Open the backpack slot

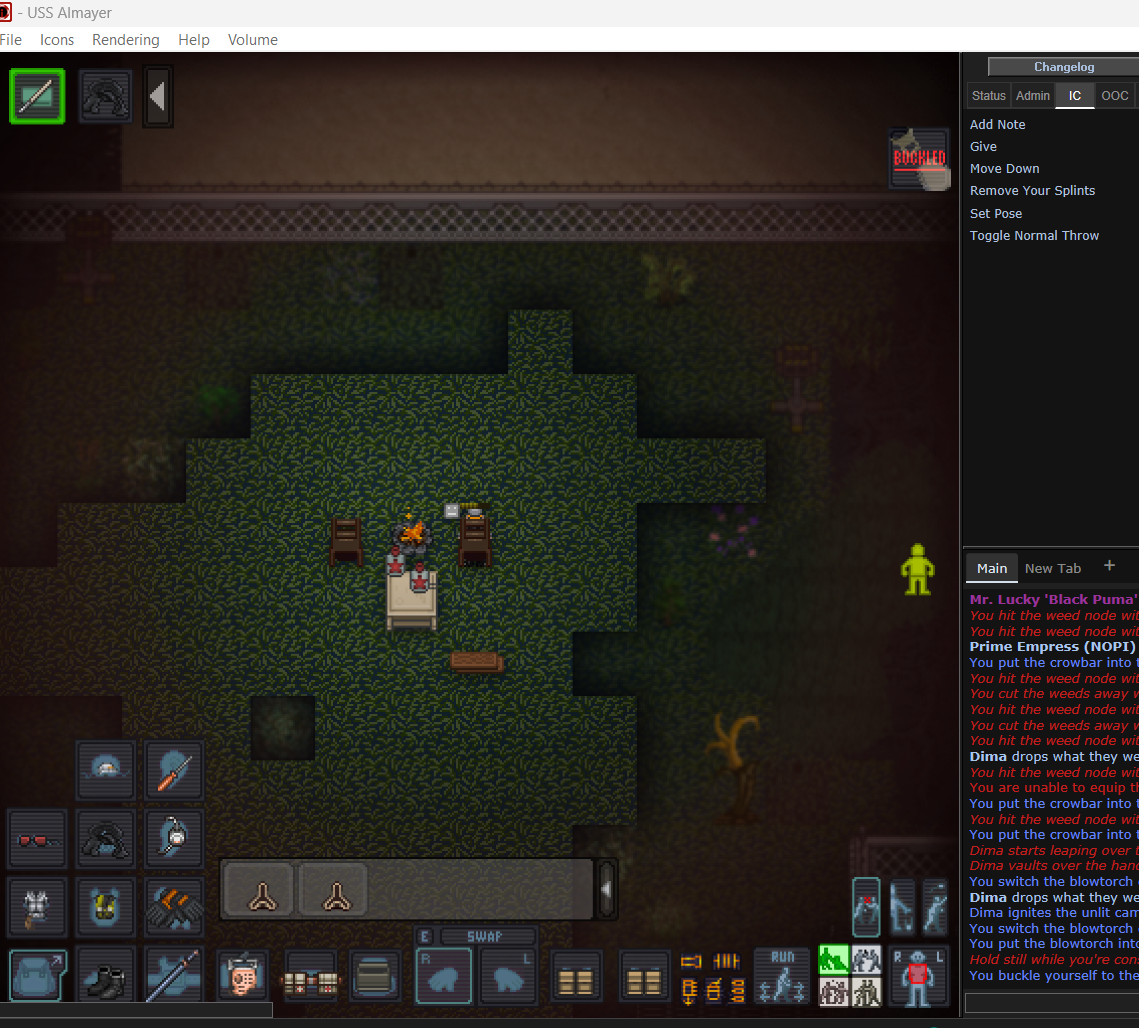pos(38,976)
